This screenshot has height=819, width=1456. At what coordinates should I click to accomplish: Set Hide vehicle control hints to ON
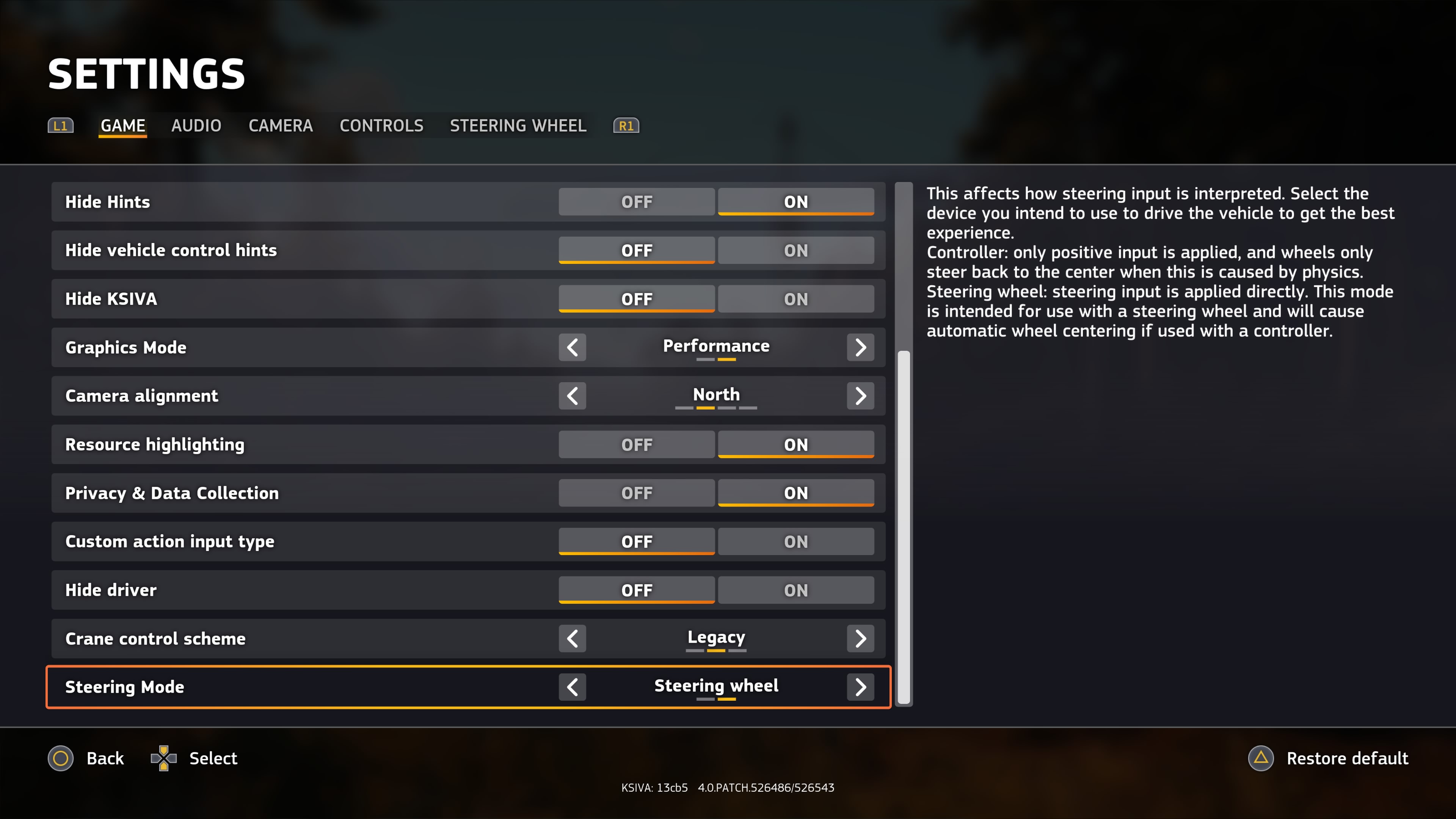[795, 250]
